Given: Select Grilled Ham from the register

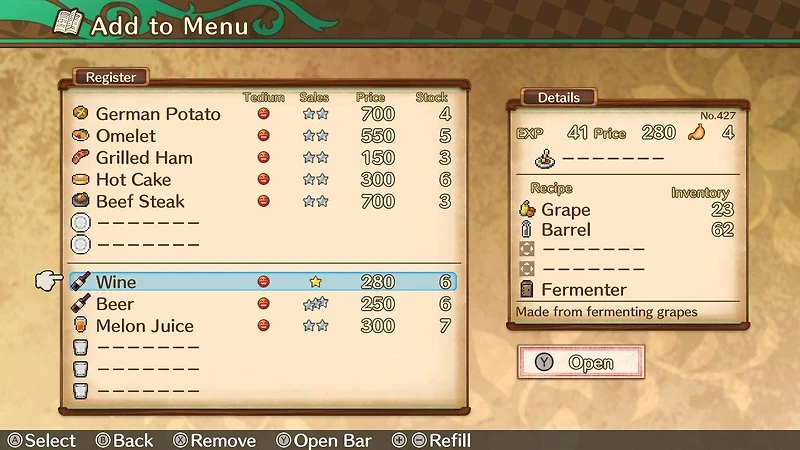Looking at the screenshot, I should pos(144,158).
